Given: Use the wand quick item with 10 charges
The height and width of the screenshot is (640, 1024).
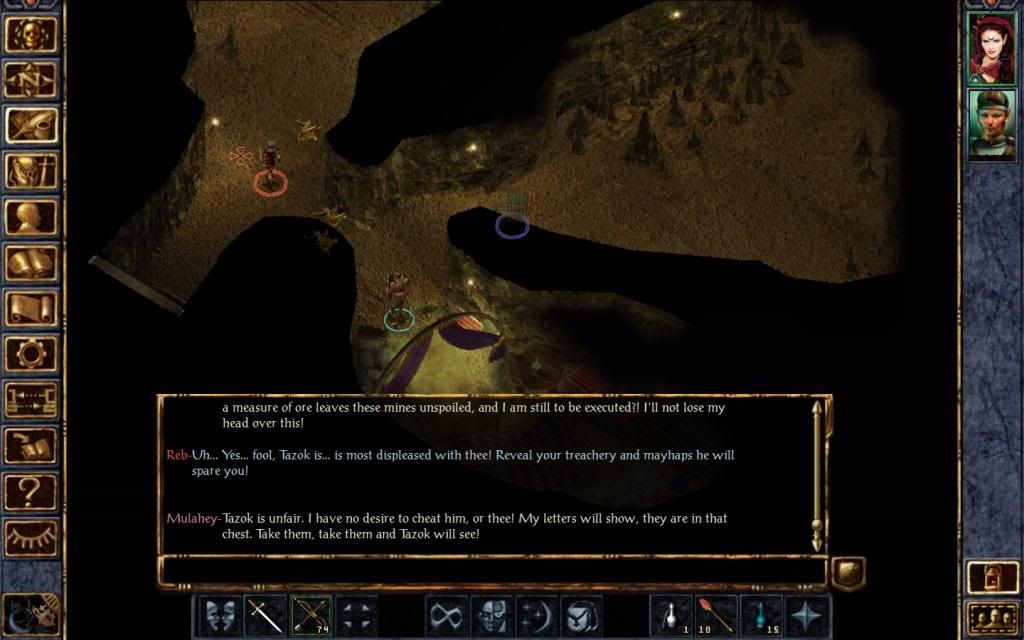Looking at the screenshot, I should point(716,615).
